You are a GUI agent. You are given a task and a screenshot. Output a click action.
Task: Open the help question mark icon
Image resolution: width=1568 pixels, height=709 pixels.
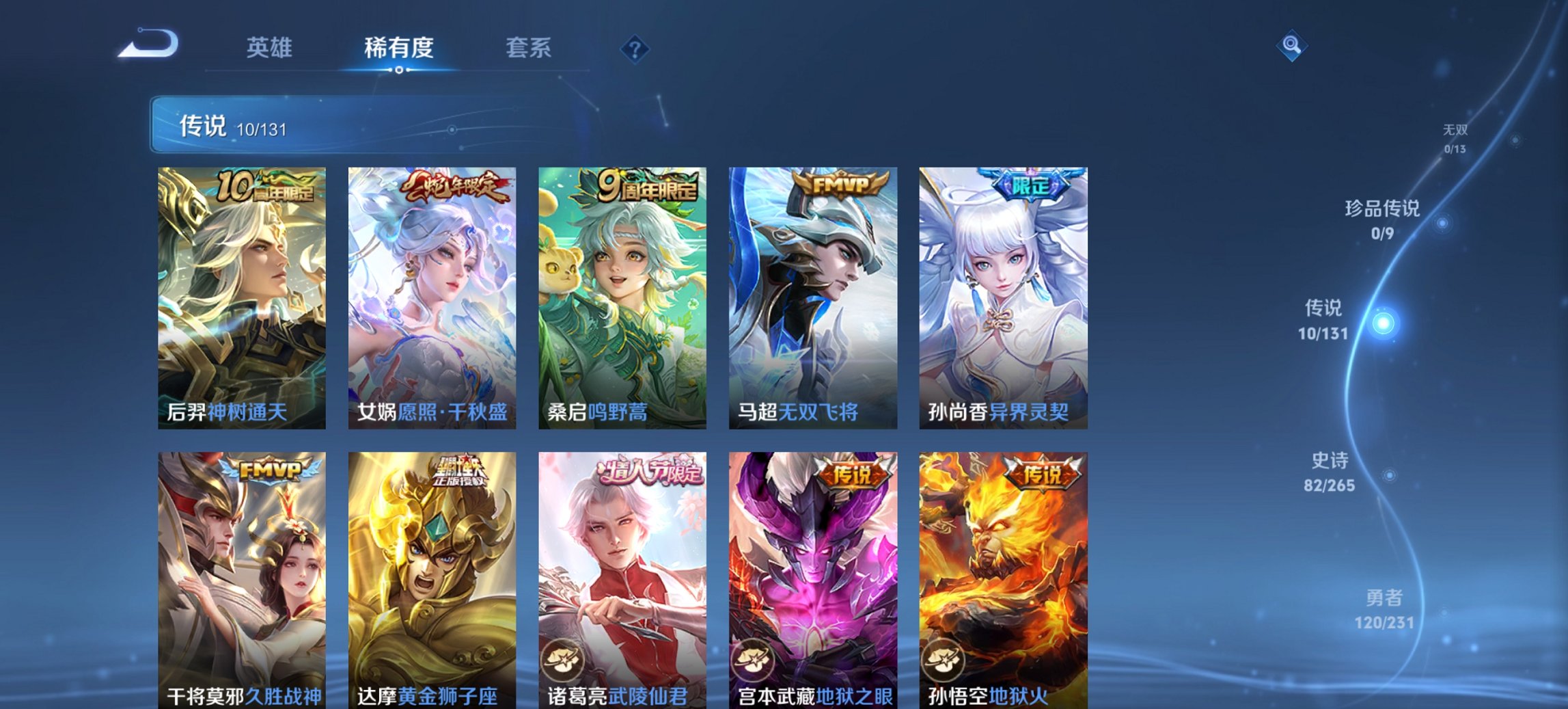click(x=634, y=48)
